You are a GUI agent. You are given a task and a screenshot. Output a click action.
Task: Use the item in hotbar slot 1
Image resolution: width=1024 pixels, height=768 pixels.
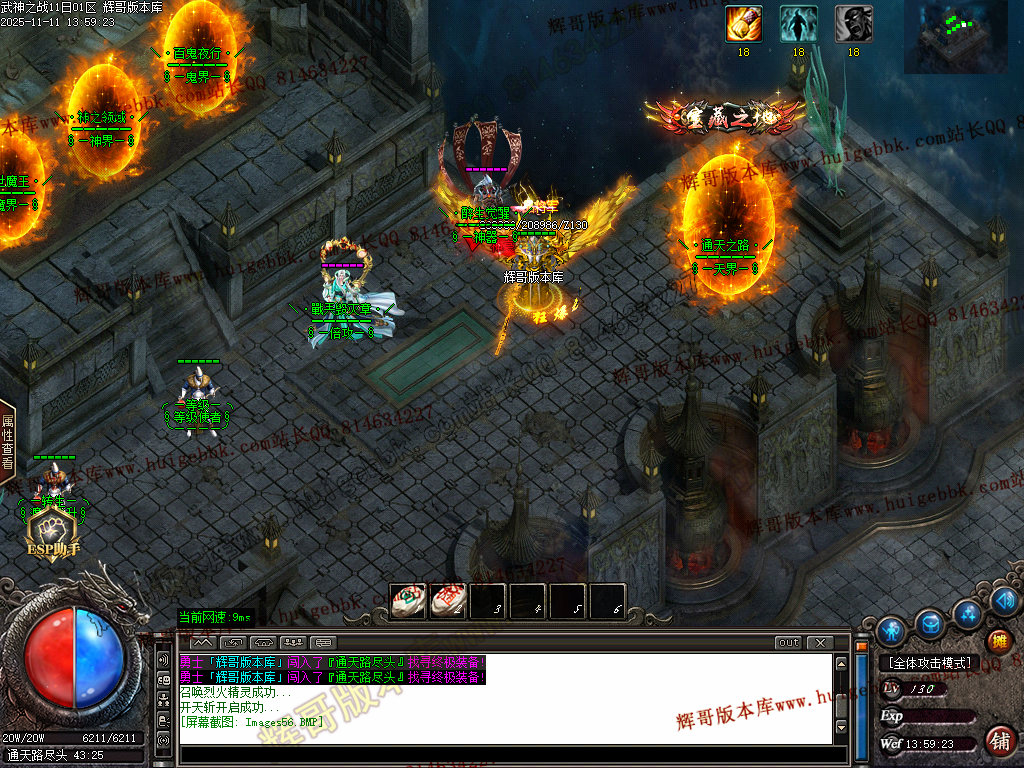[x=407, y=601]
